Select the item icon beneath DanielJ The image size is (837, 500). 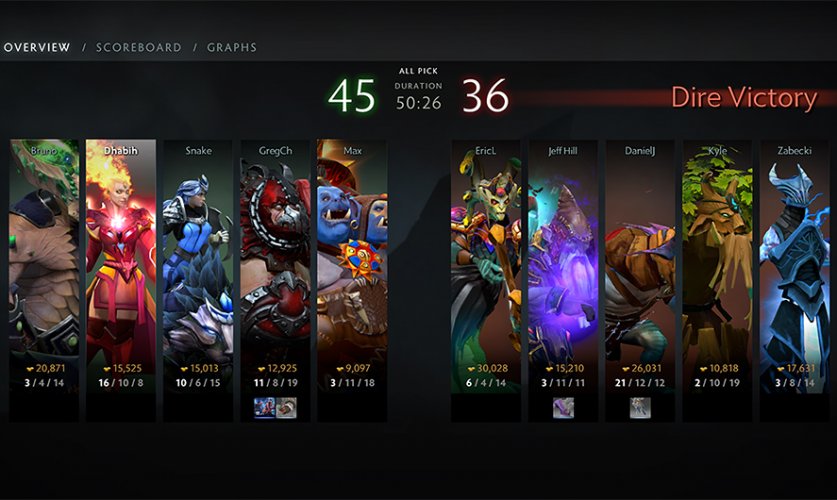(x=640, y=407)
